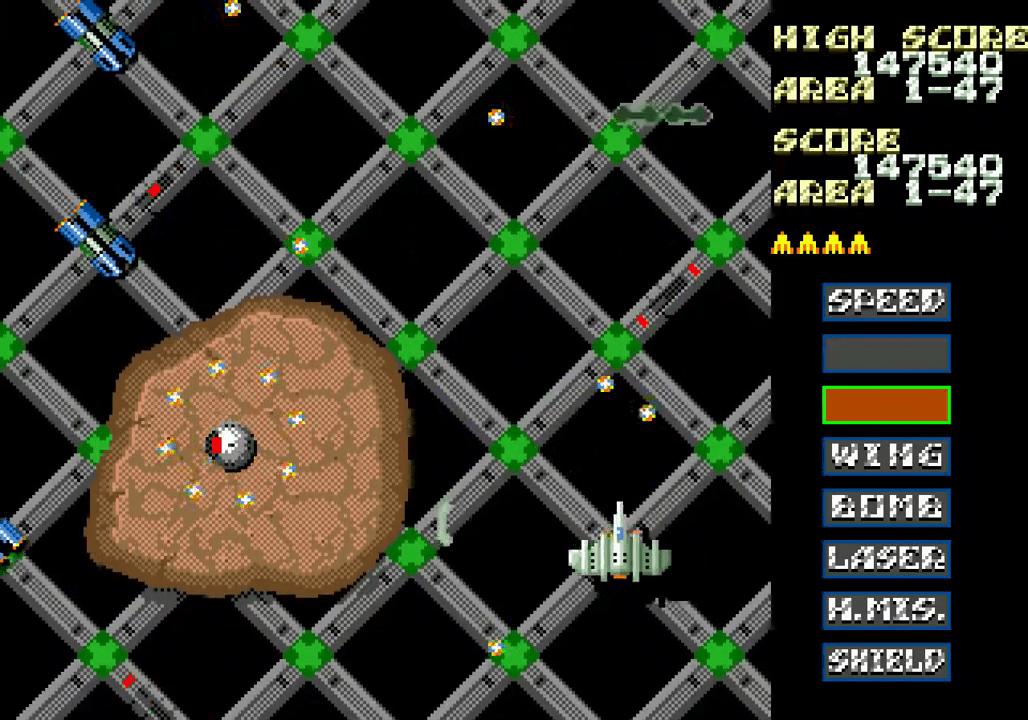
Task: Choose the blank gray power-up slot
Action: [x=886, y=353]
